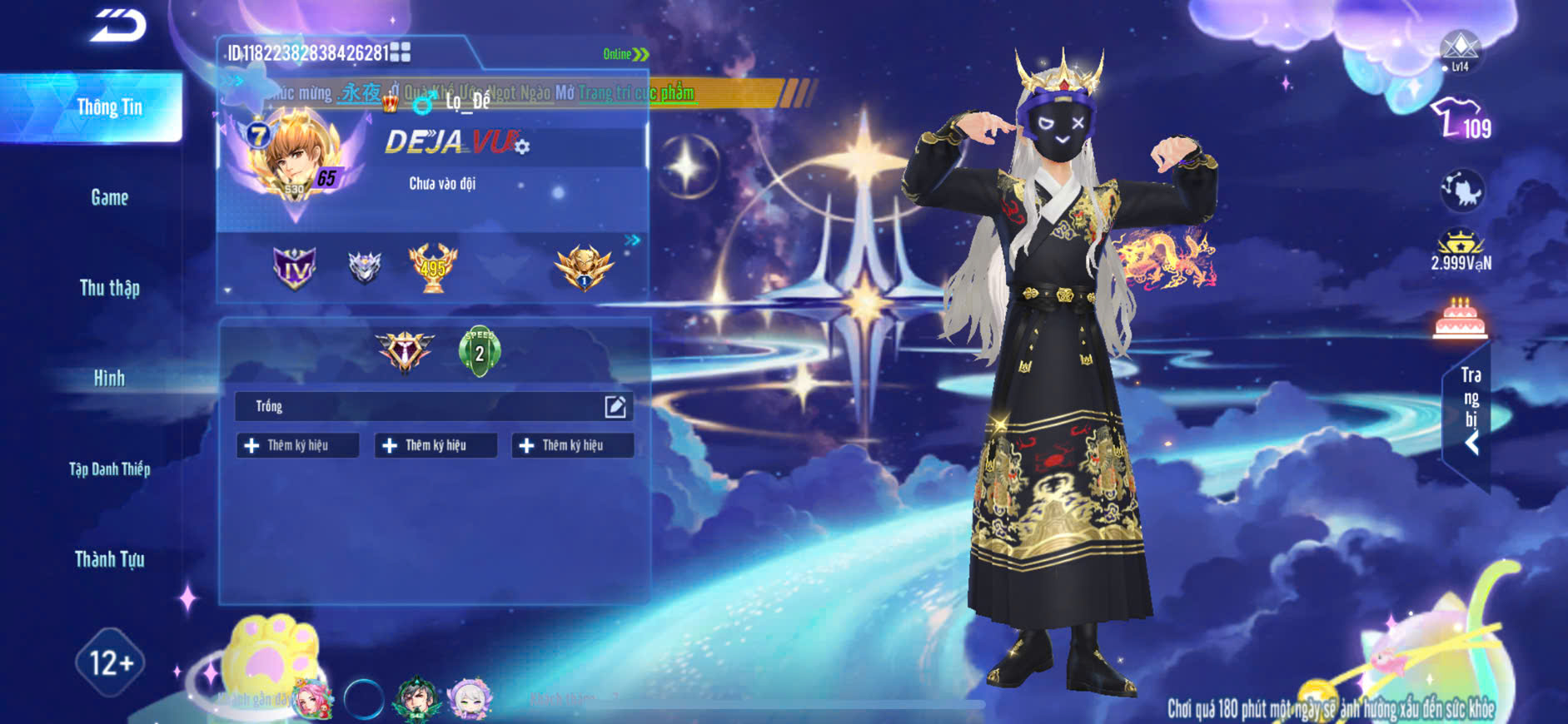The height and width of the screenshot is (724, 1568).
Task: Edit the Trống signature field
Action: [x=615, y=406]
